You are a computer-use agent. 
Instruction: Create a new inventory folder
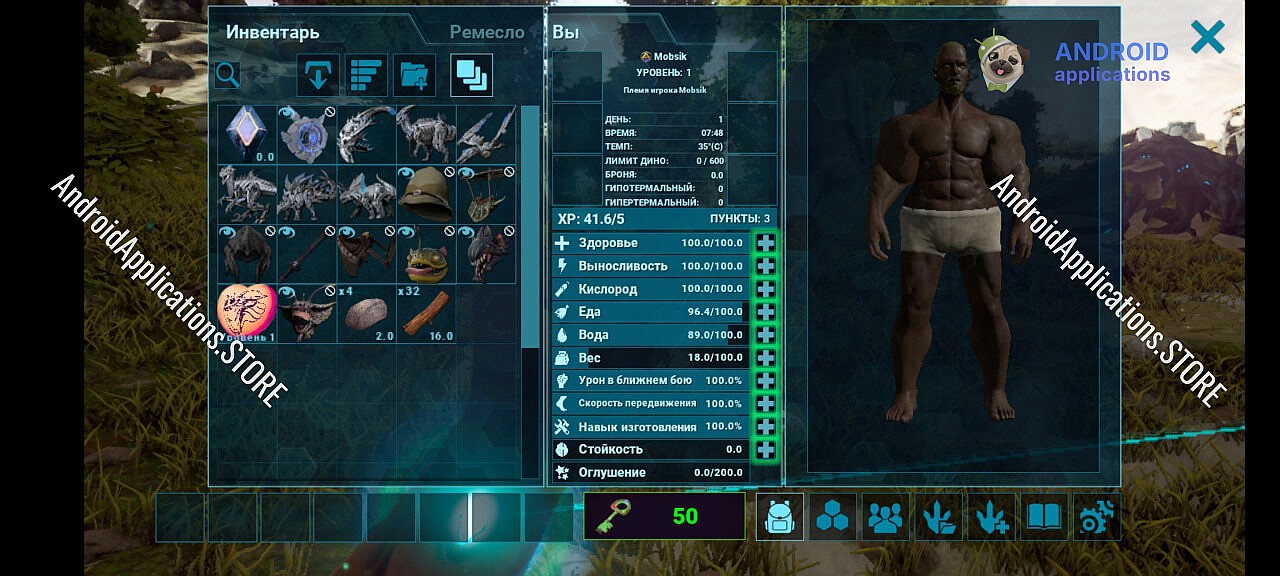coord(414,75)
